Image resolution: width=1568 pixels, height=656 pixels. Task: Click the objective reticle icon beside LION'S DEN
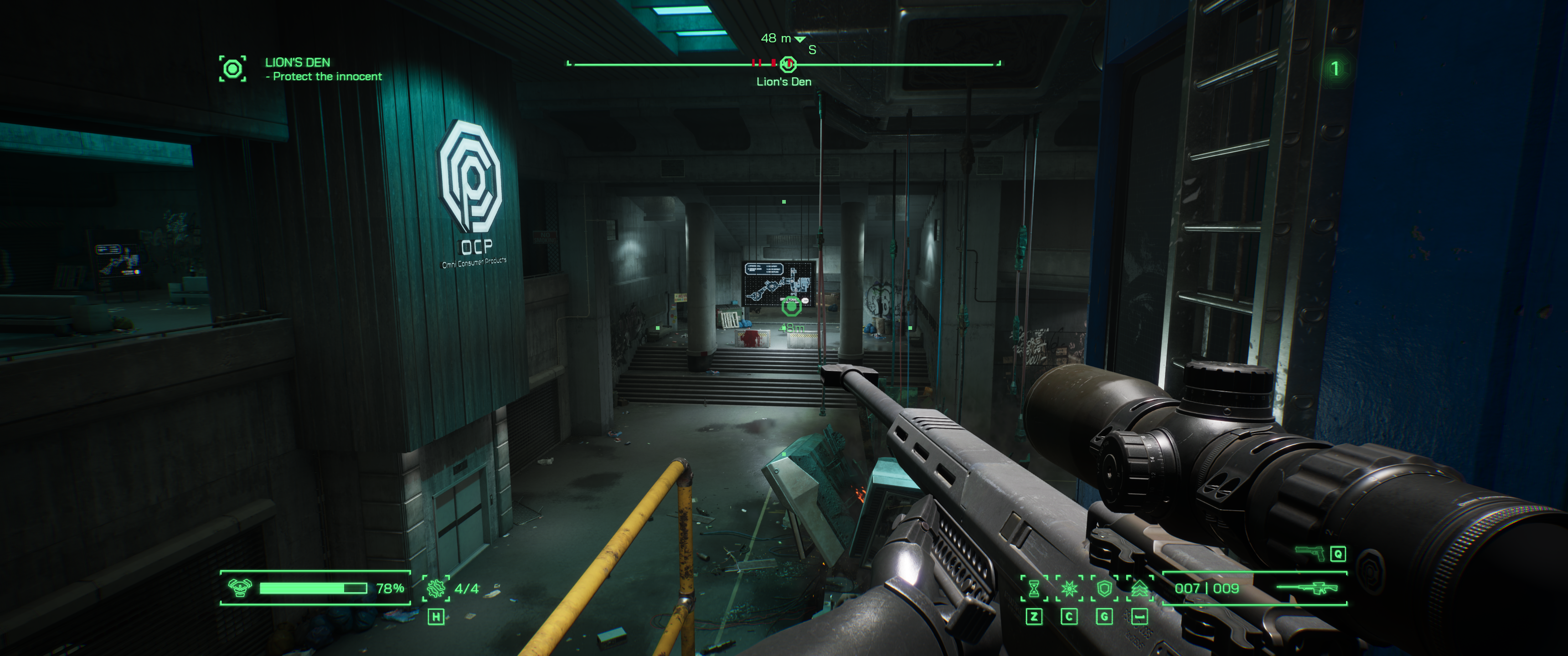point(233,68)
